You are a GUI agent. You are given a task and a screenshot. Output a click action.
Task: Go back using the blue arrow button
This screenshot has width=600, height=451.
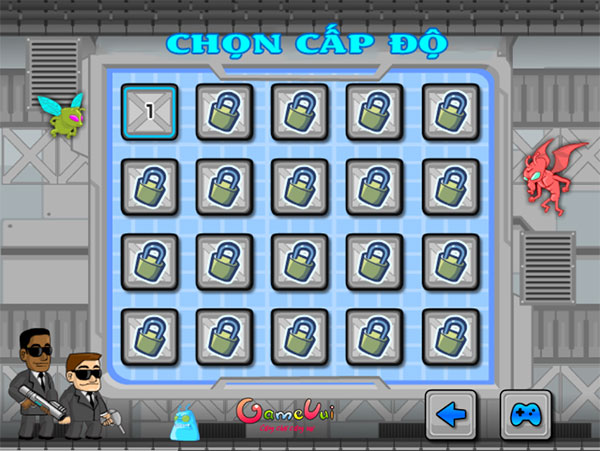tap(452, 415)
